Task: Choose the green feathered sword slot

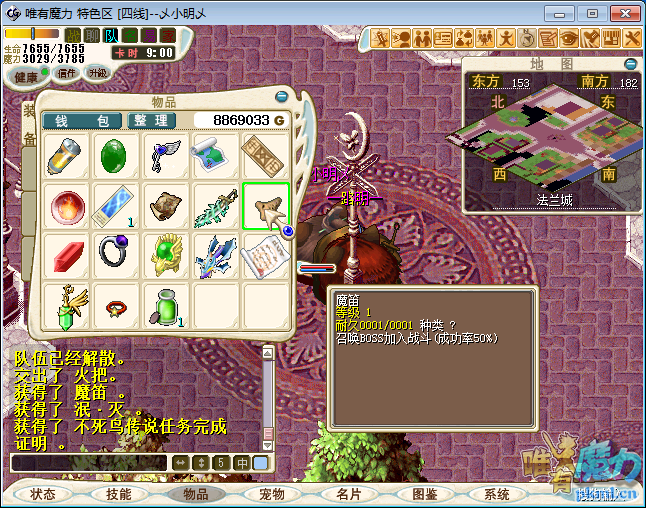Action: (x=217, y=206)
